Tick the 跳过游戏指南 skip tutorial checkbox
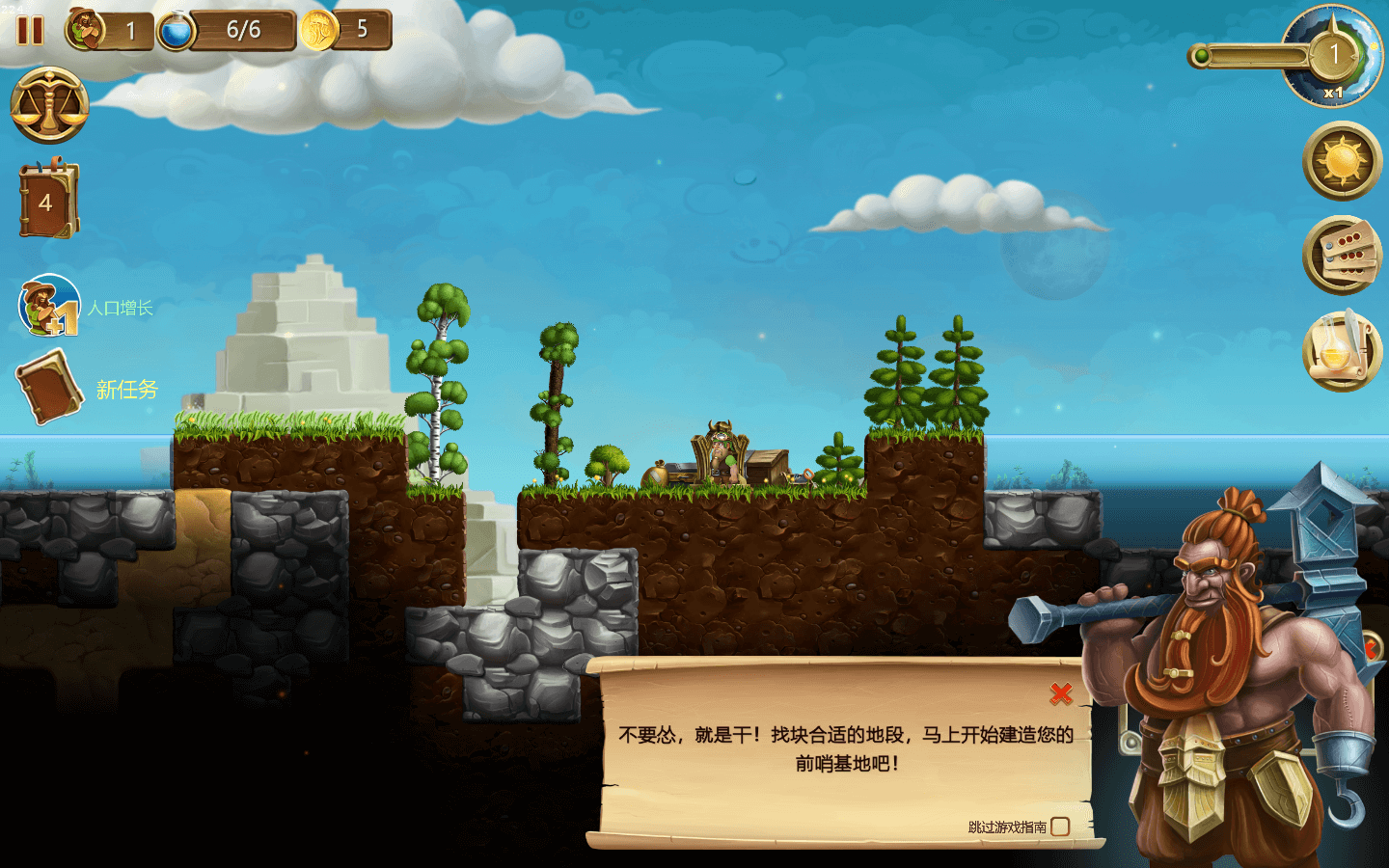The width and height of the screenshot is (1389, 868). 1060,827
